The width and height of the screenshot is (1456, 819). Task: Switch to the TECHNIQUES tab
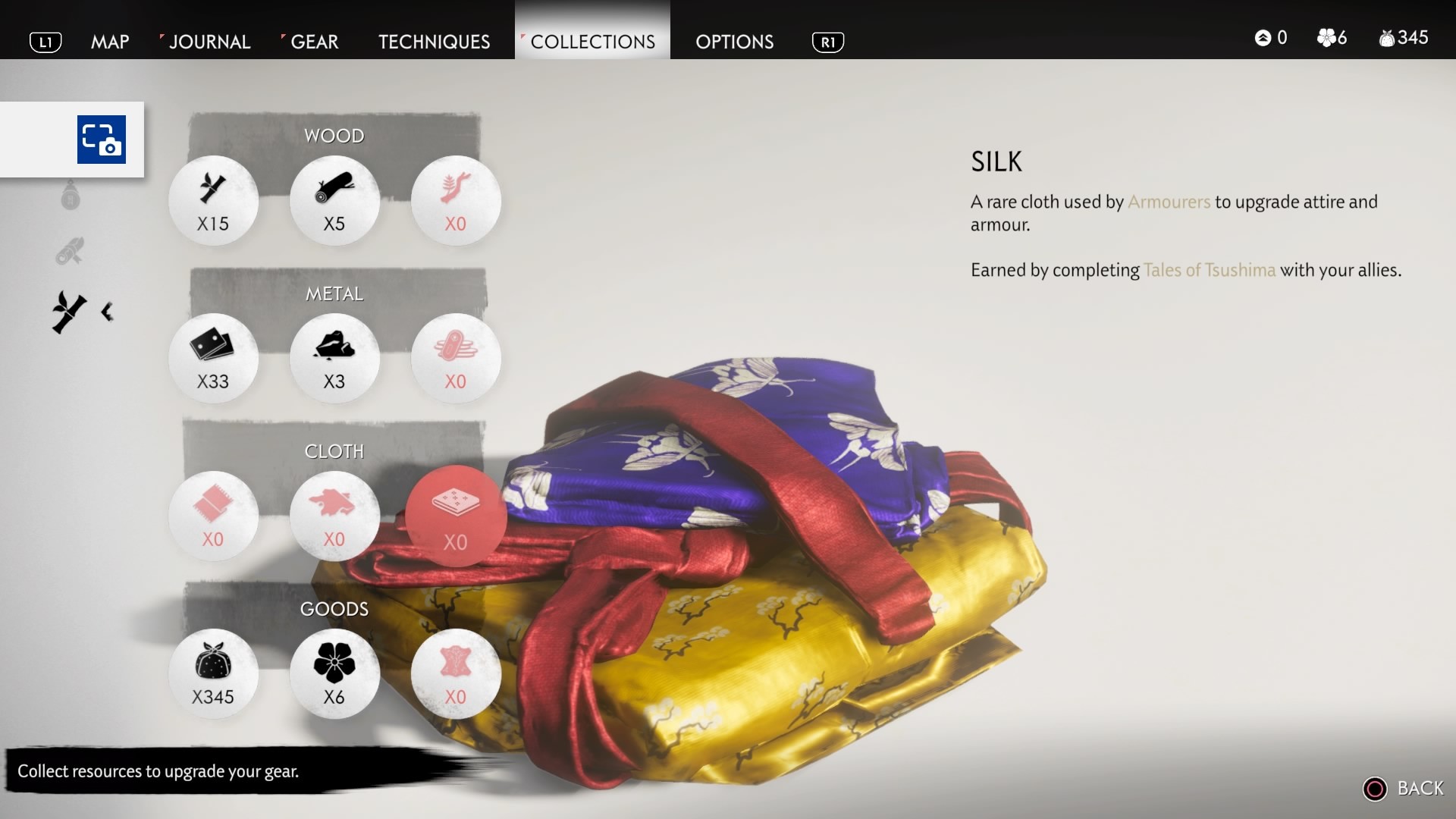(x=433, y=42)
